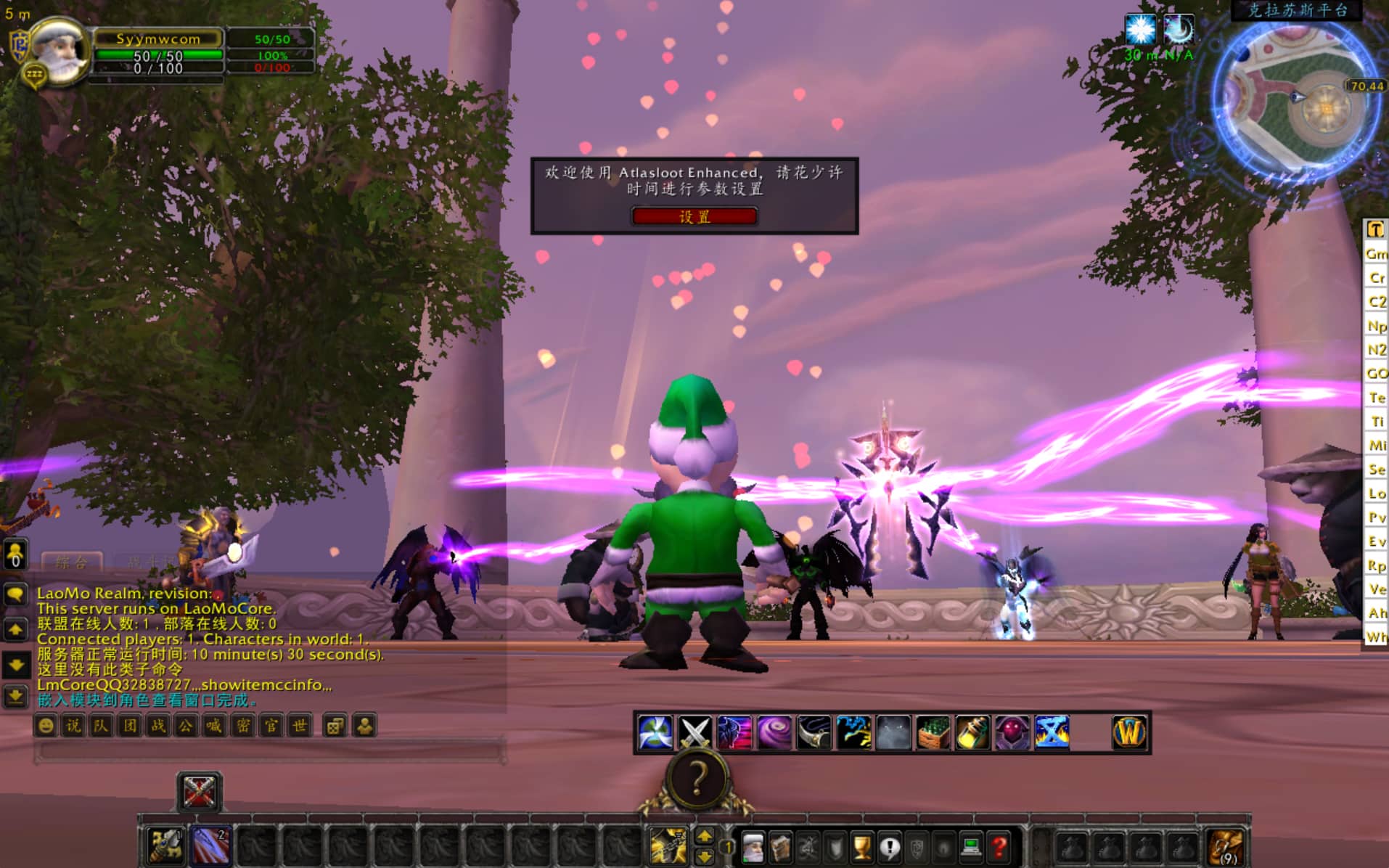The width and height of the screenshot is (1389, 868).
Task: Click the golden W WoW logo button
Action: click(x=1129, y=732)
